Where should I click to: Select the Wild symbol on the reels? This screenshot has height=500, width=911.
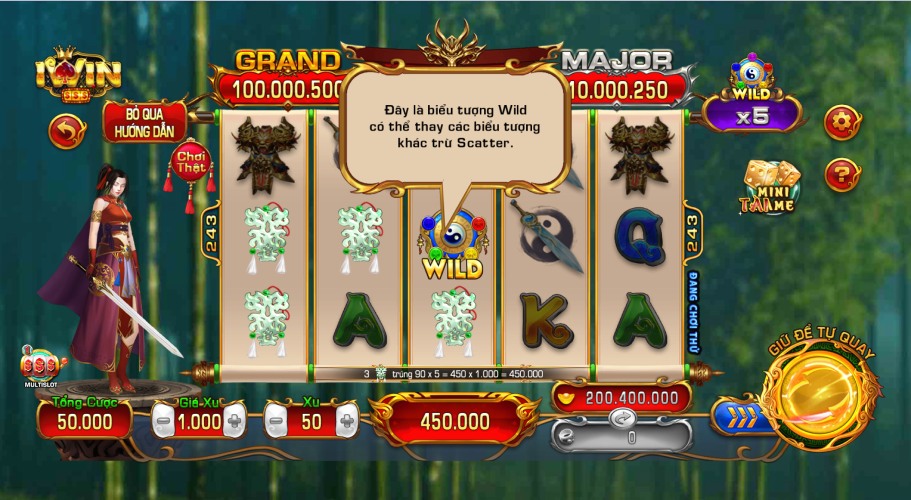[452, 247]
